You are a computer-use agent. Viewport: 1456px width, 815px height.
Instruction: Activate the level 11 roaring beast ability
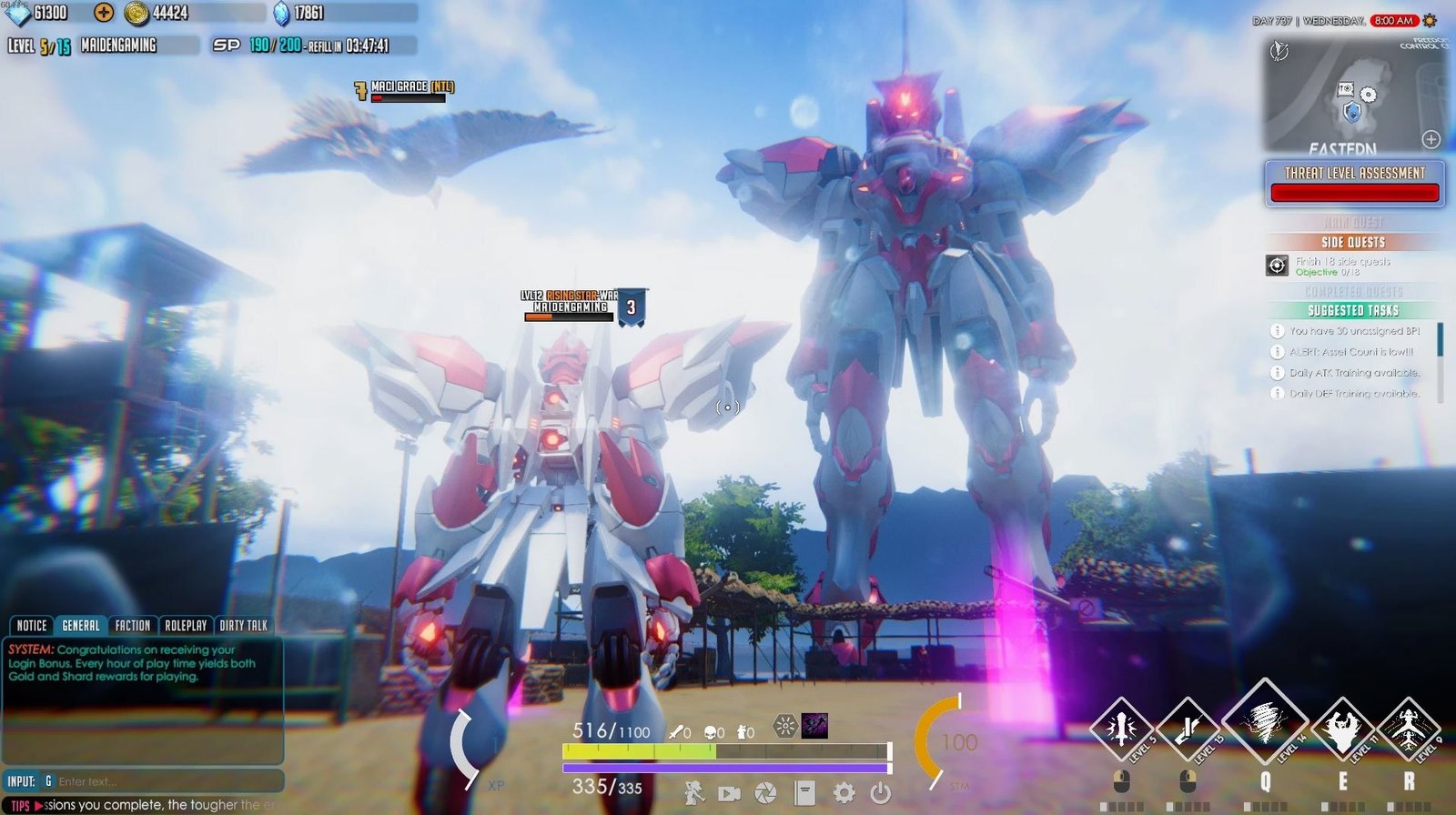[1342, 728]
